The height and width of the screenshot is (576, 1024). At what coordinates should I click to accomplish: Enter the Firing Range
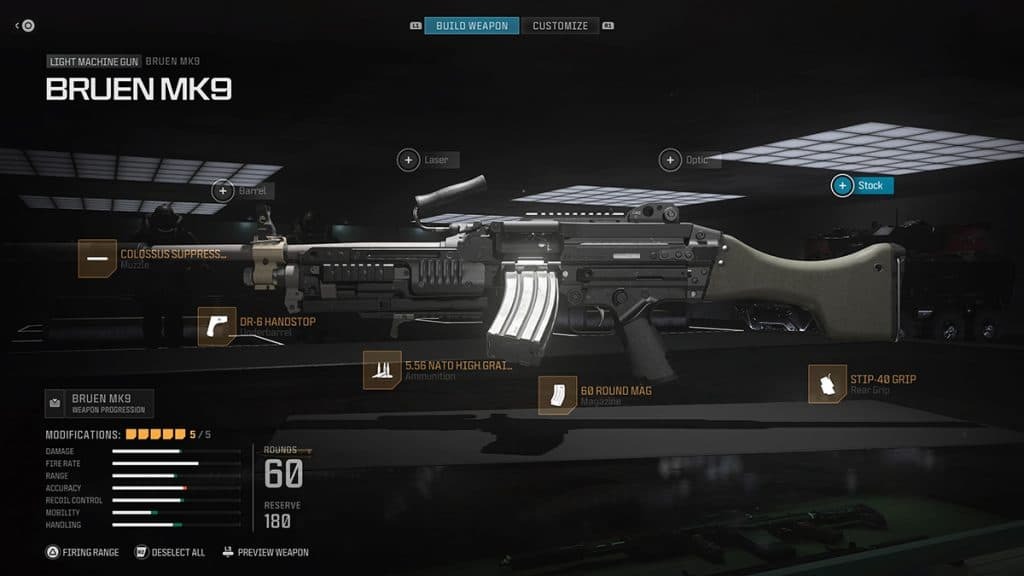83,552
